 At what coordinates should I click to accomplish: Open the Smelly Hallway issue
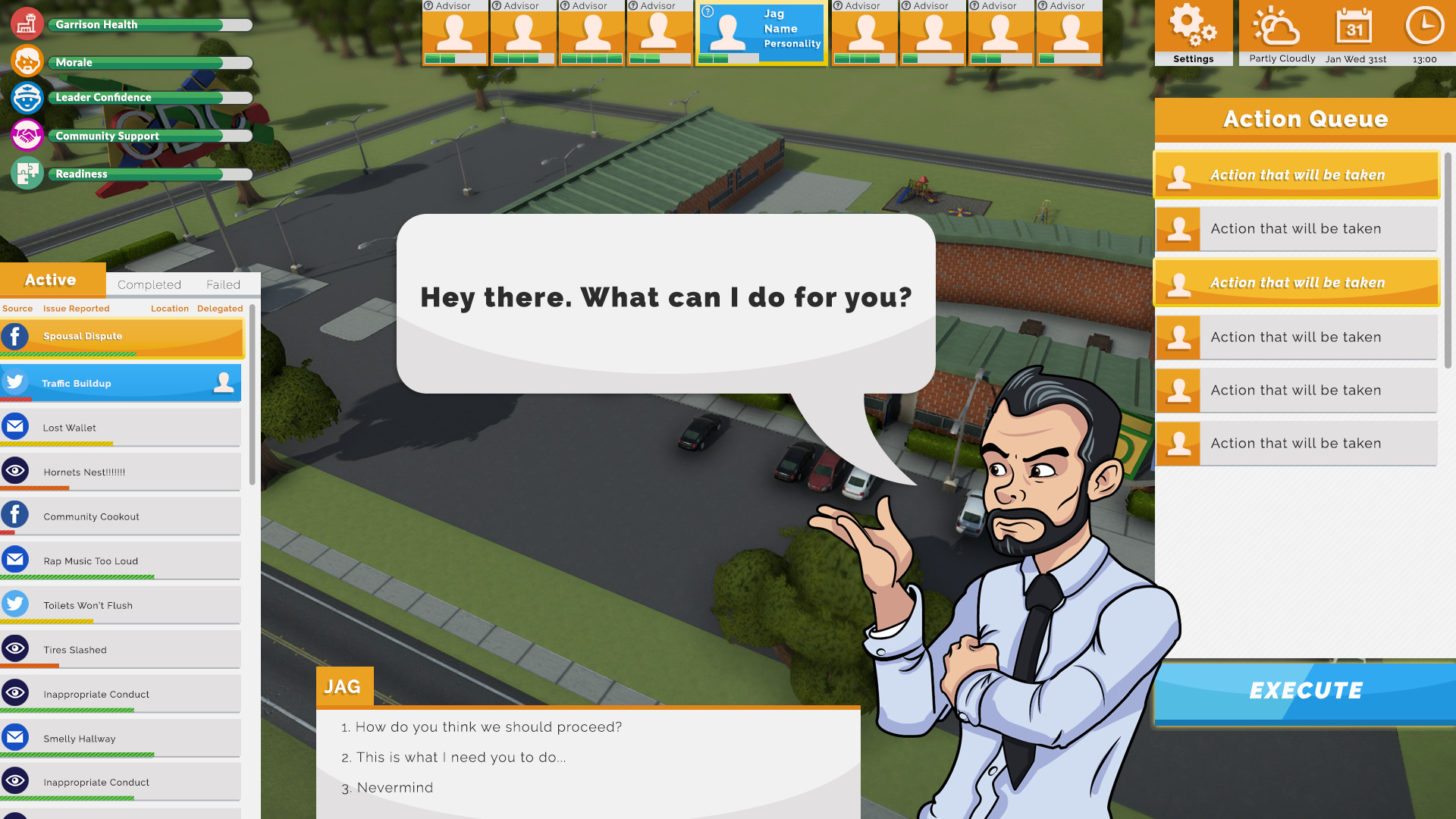pos(121,739)
